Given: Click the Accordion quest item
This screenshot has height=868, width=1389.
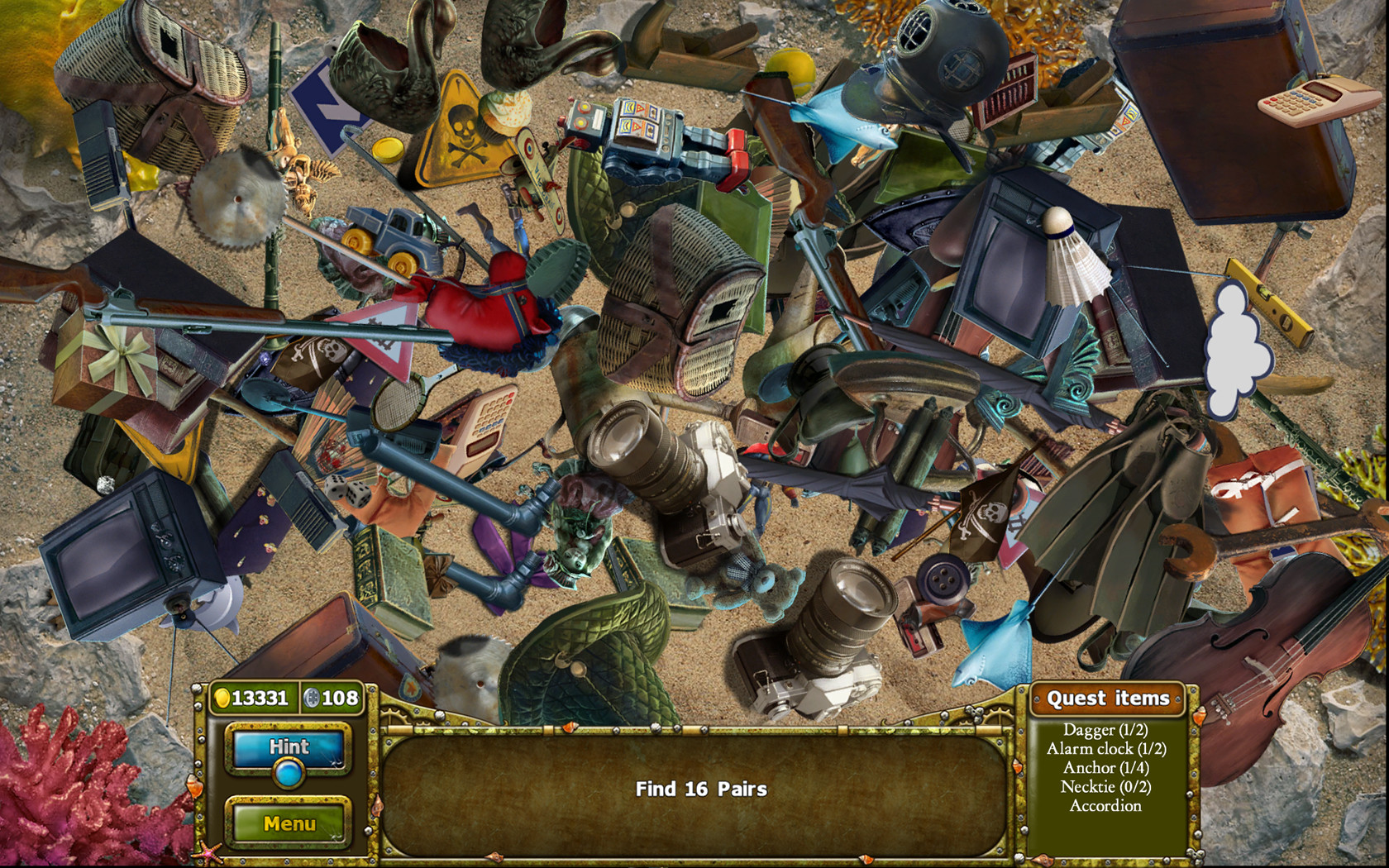Looking at the screenshot, I should (x=1108, y=805).
